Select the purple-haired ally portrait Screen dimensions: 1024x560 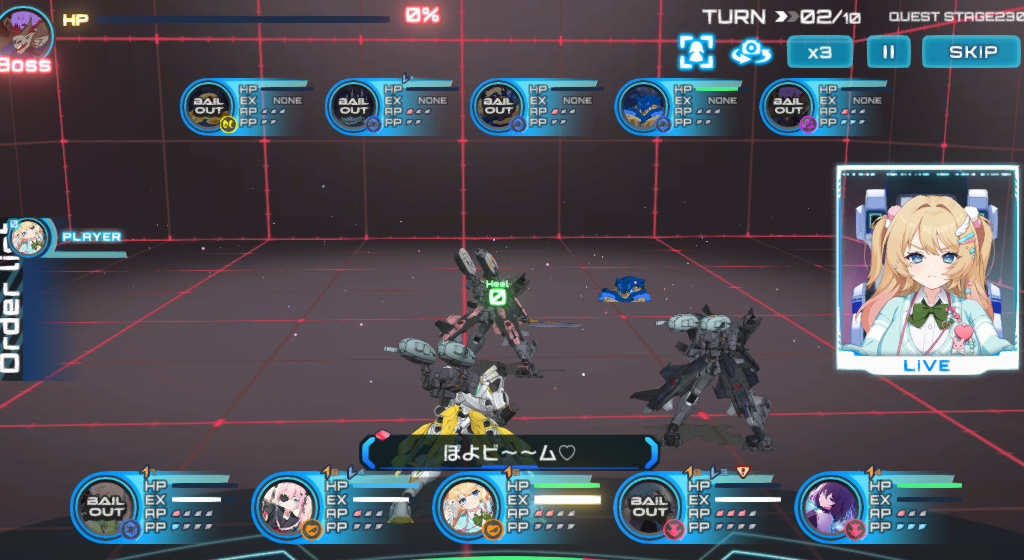pos(829,507)
